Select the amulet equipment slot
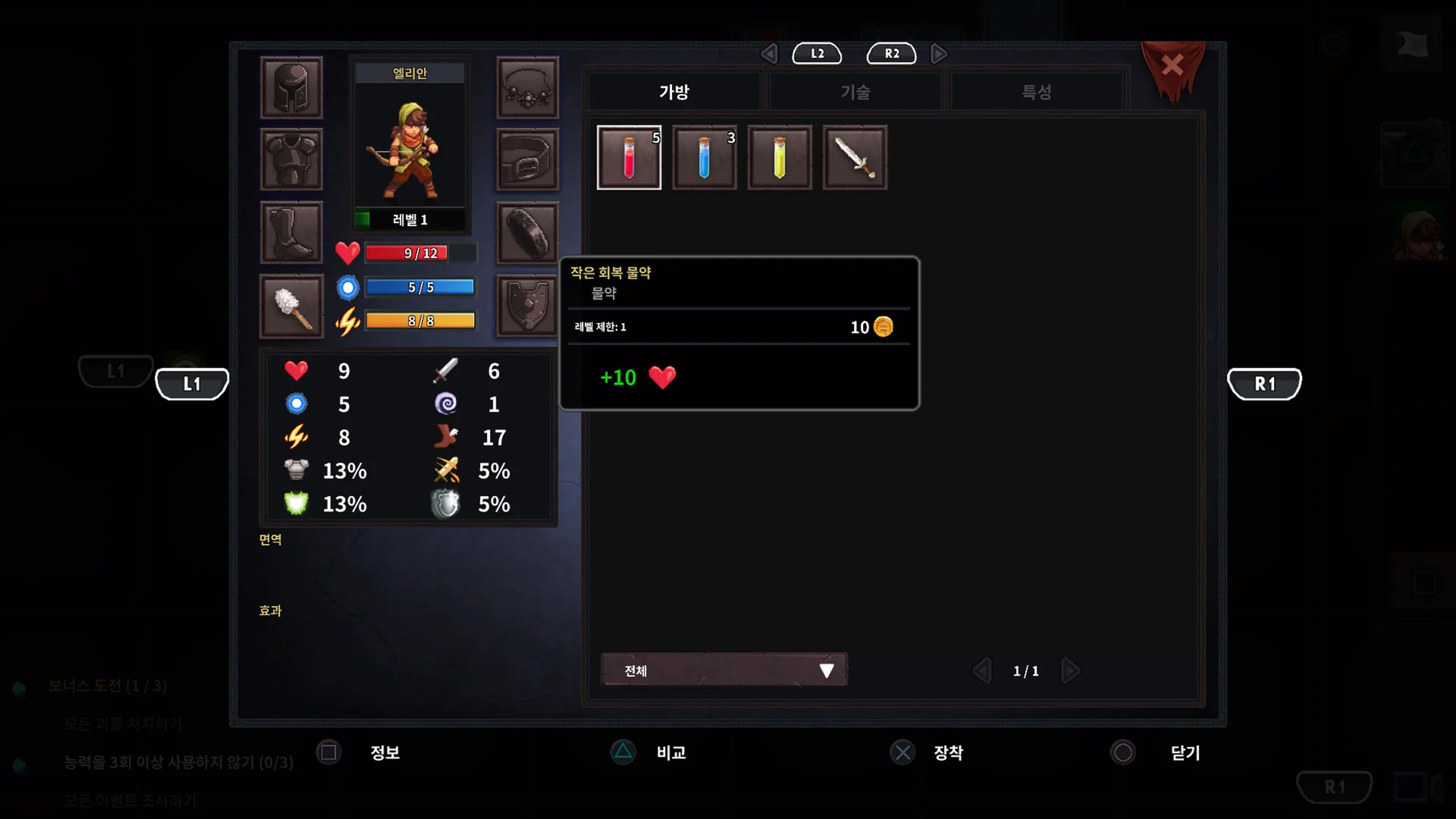The width and height of the screenshot is (1456, 819). click(528, 87)
